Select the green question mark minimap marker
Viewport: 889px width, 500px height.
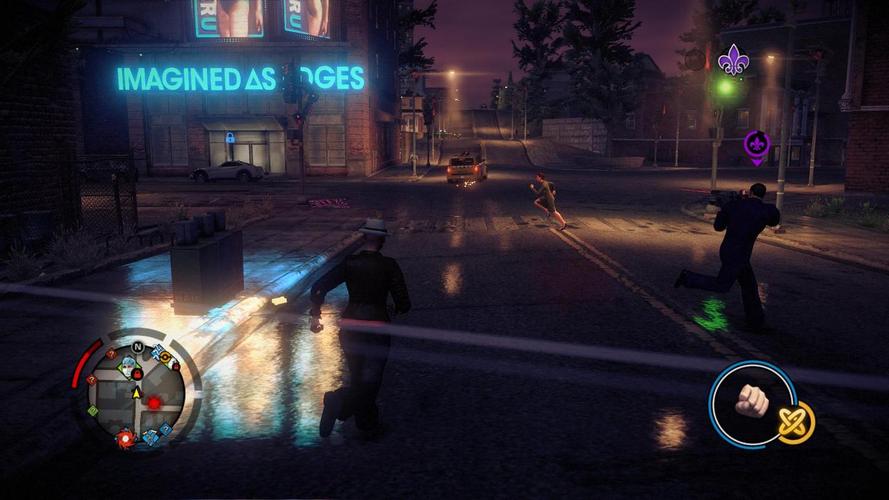93,411
